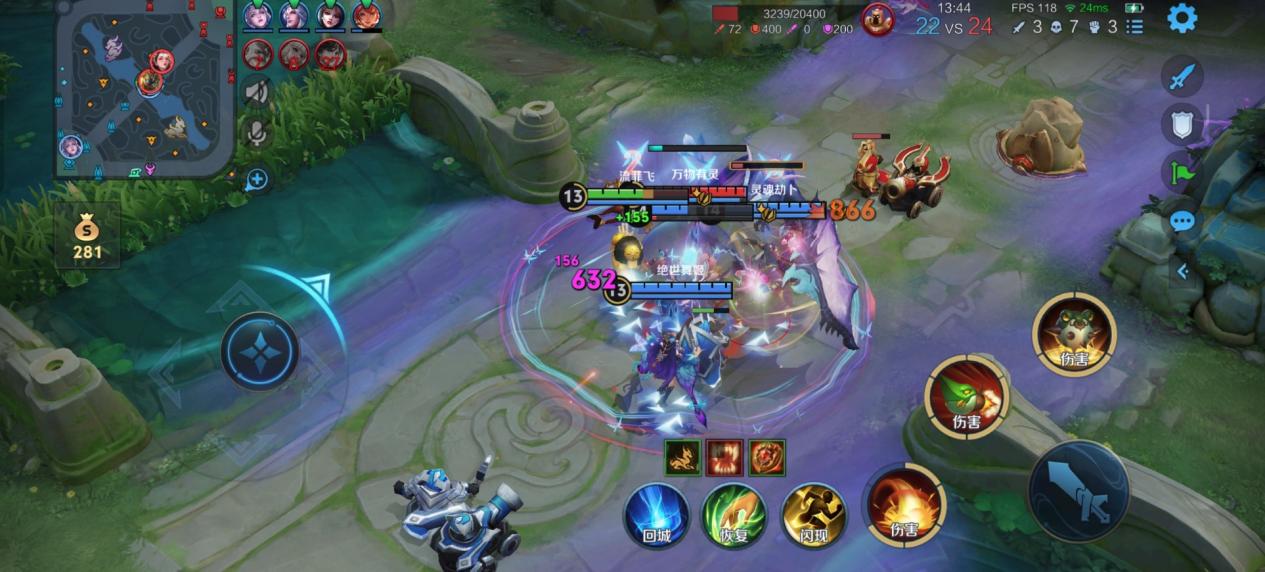Image resolution: width=1265 pixels, height=572 pixels.
Task: Open the settings gear menu
Action: (x=1182, y=18)
